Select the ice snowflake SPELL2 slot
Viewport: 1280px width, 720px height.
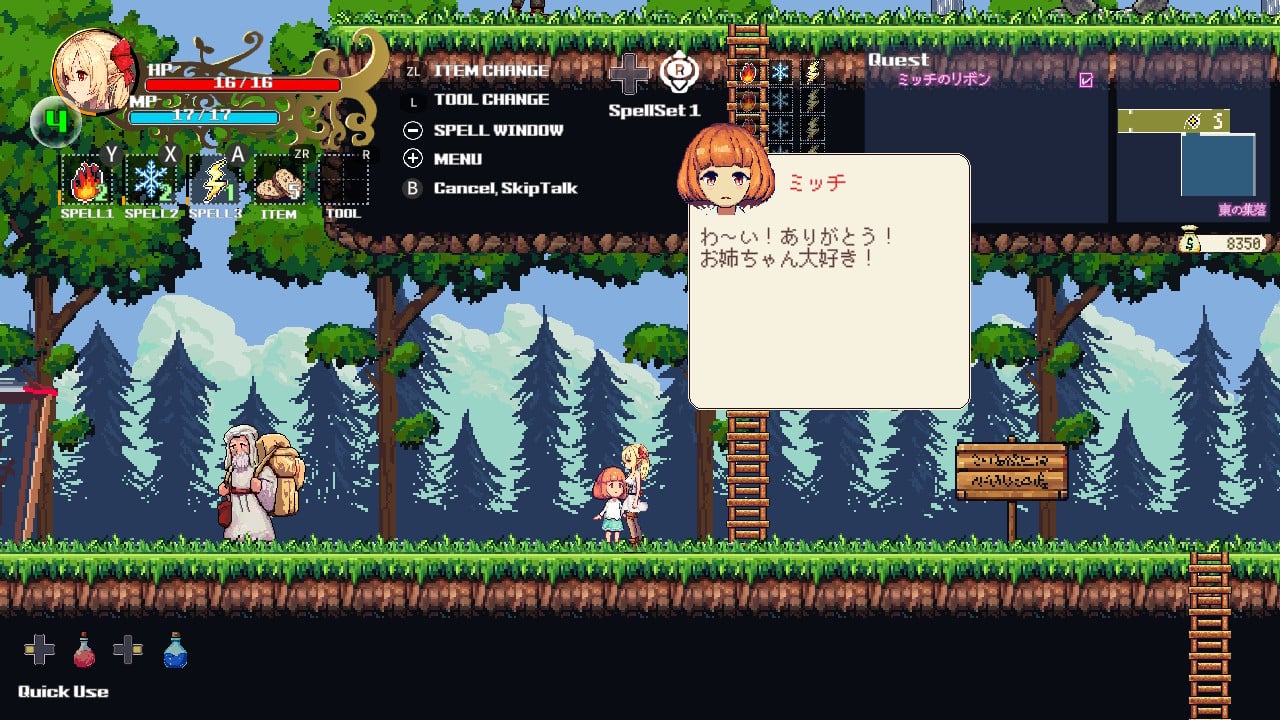pos(150,182)
